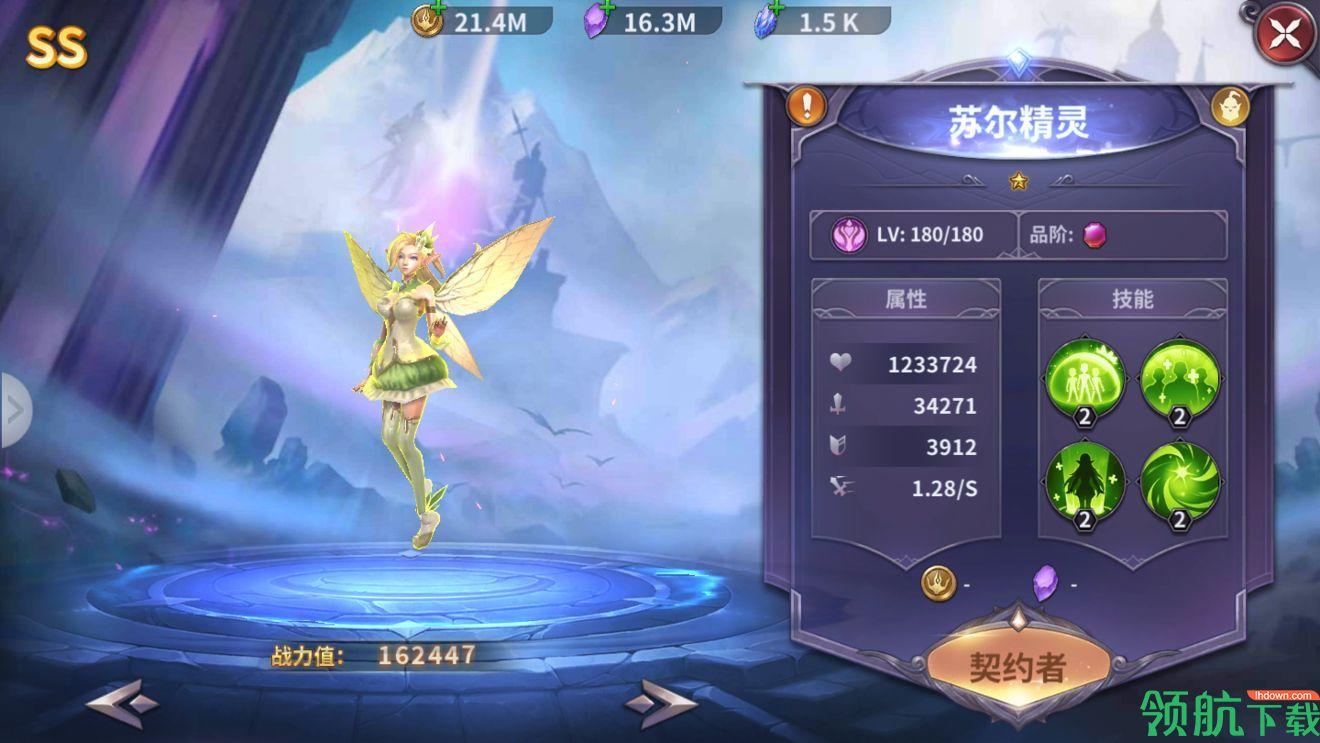1320x743 pixels.
Task: Switch to the 属性 attributes tab
Action: click(908, 298)
